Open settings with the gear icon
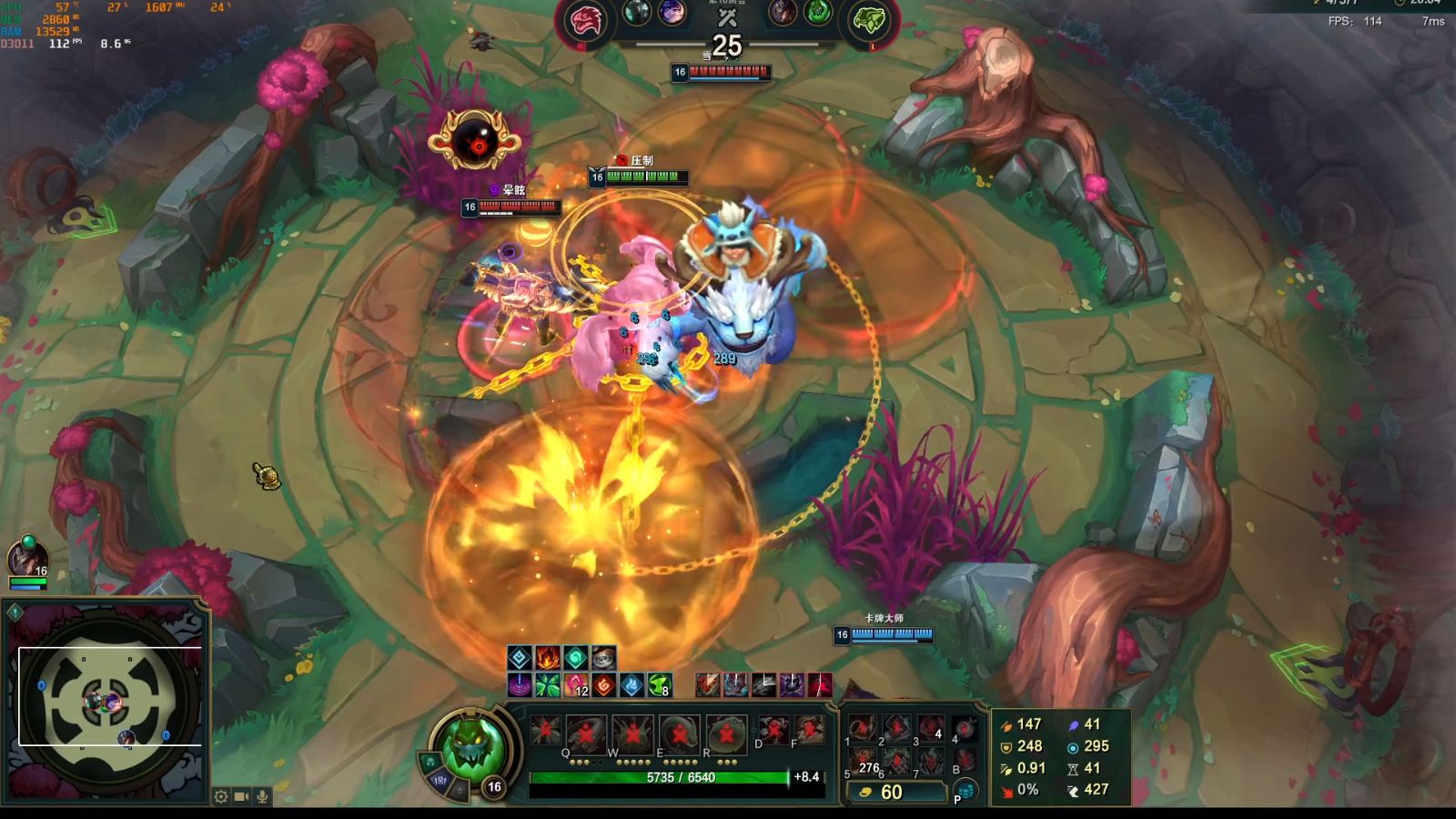 coord(221,796)
